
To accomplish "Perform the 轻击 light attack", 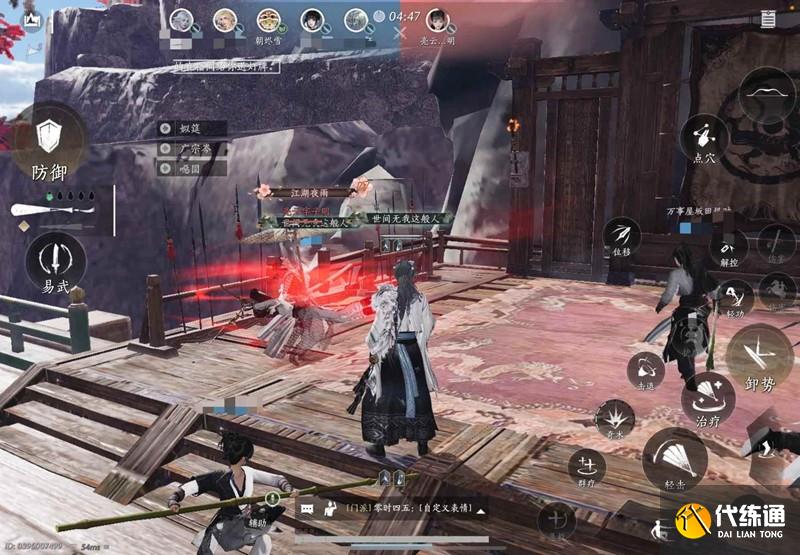I will (x=673, y=460).
